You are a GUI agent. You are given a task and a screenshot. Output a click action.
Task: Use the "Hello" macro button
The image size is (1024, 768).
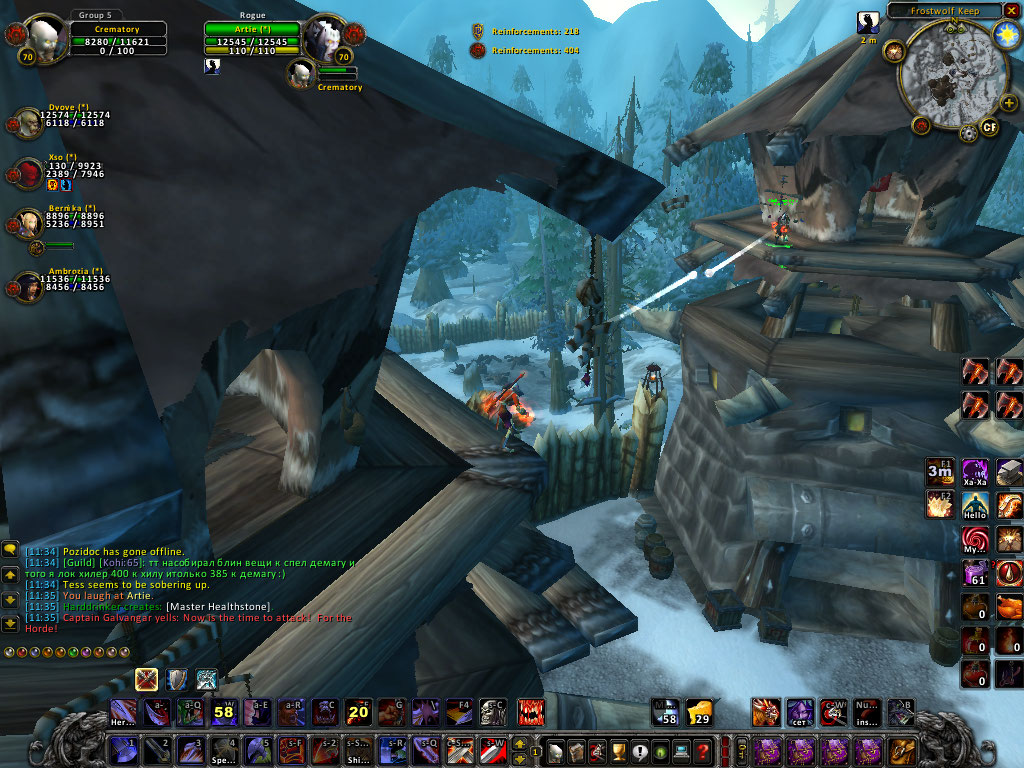975,507
